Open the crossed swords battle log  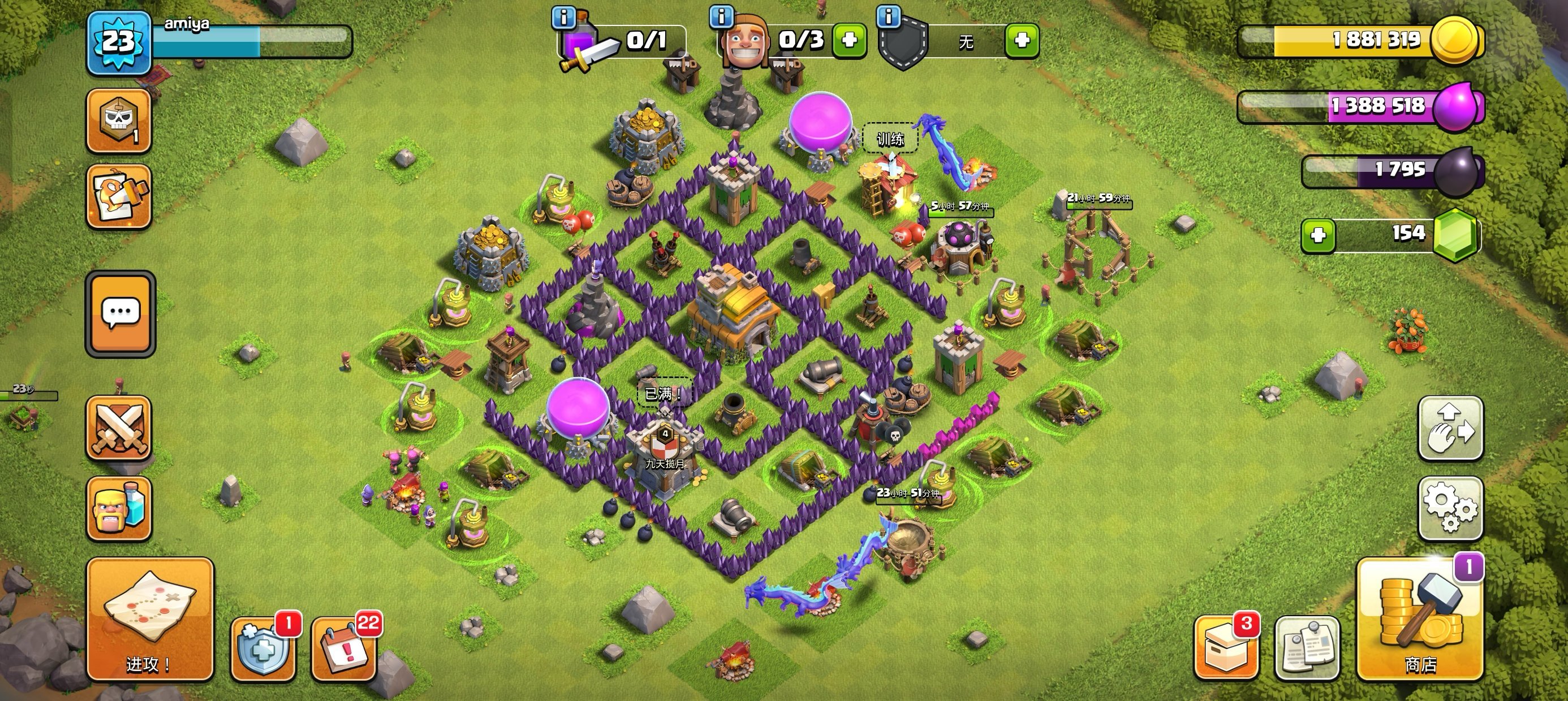(x=119, y=428)
